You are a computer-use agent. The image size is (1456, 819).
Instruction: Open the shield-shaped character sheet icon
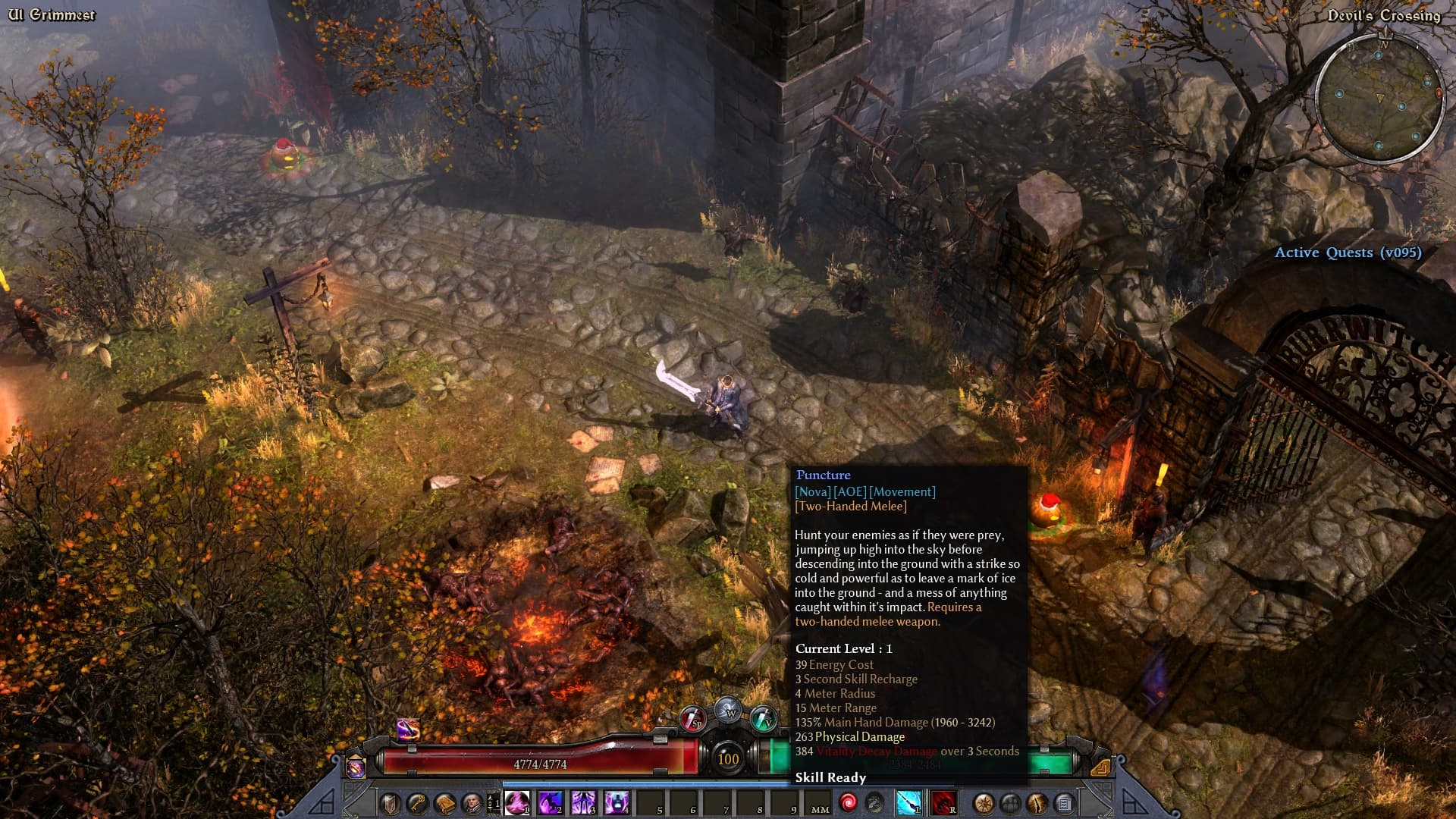point(391,803)
